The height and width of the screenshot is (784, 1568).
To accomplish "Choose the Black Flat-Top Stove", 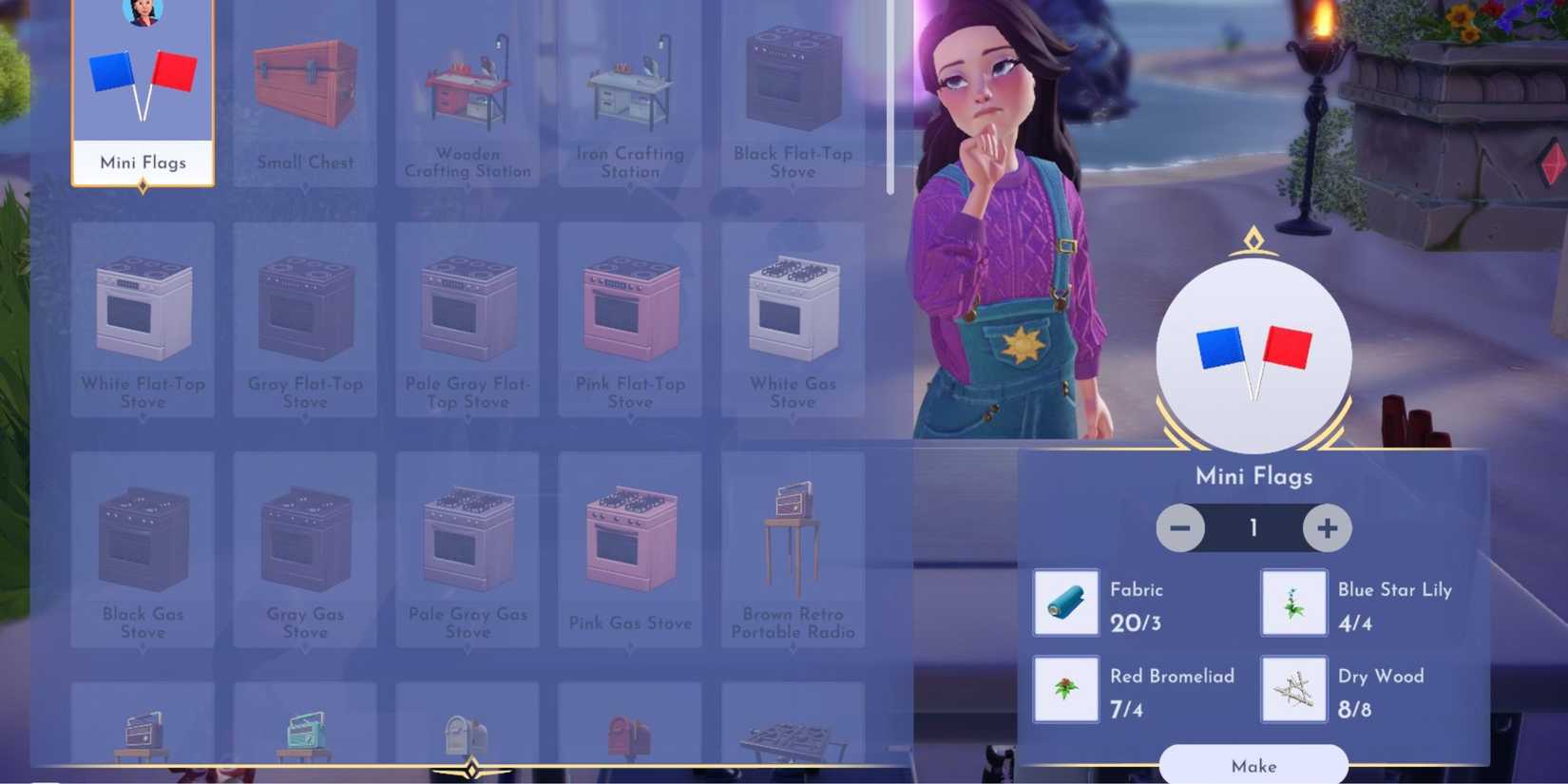I will pos(793,90).
